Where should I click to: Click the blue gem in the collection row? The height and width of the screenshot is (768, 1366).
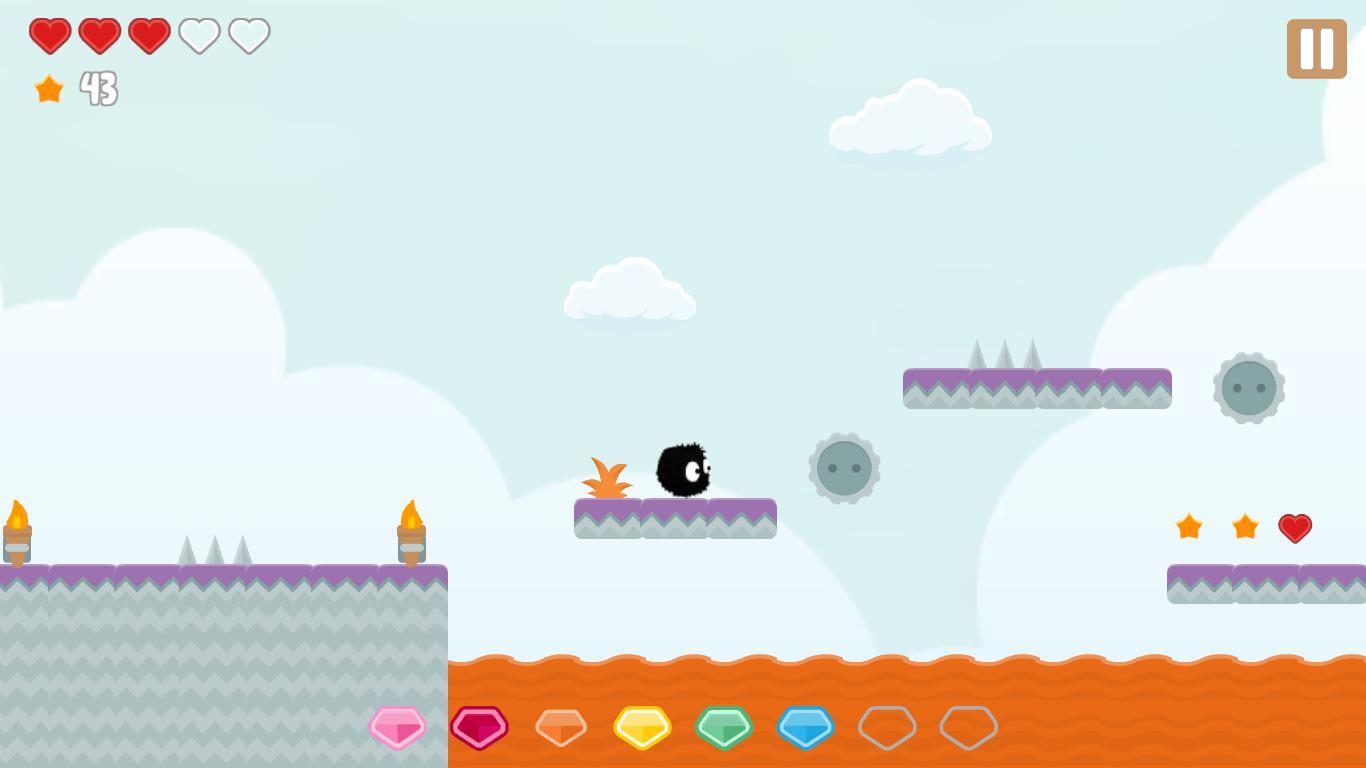(x=805, y=728)
